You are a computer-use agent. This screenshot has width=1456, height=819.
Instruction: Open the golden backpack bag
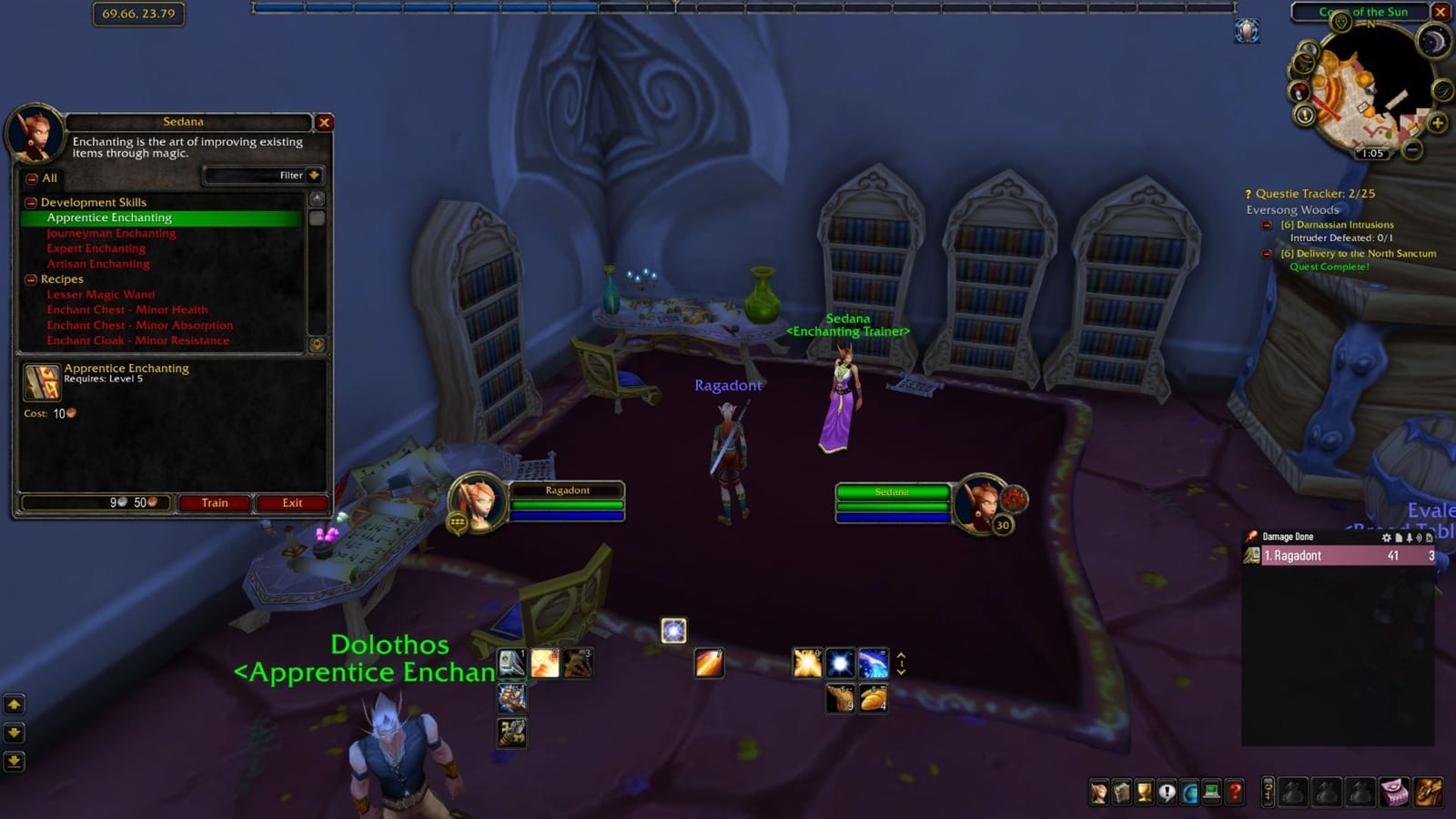[x=1430, y=792]
